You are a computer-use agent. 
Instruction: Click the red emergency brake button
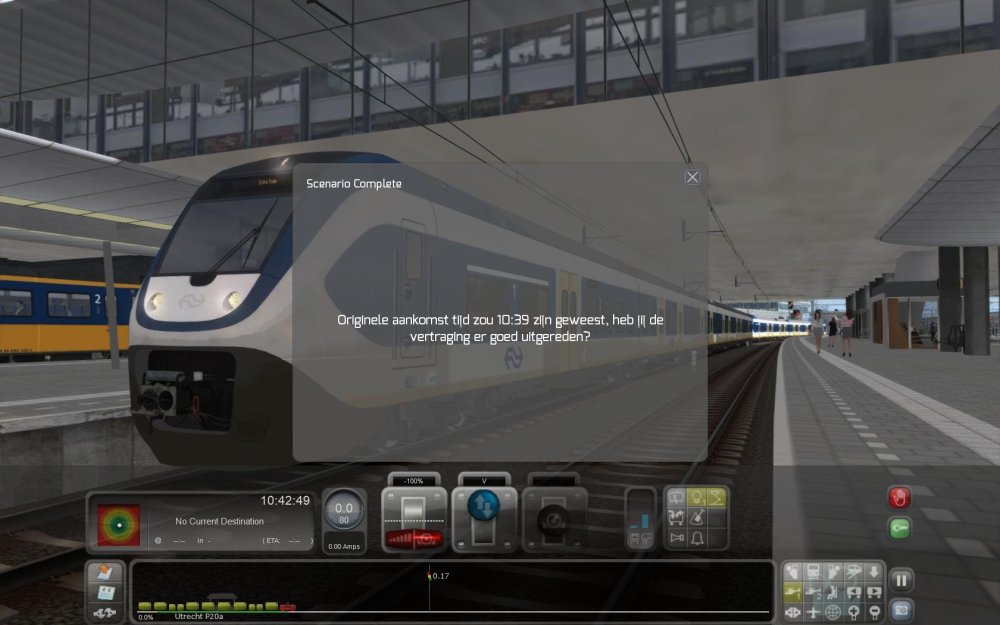click(900, 498)
